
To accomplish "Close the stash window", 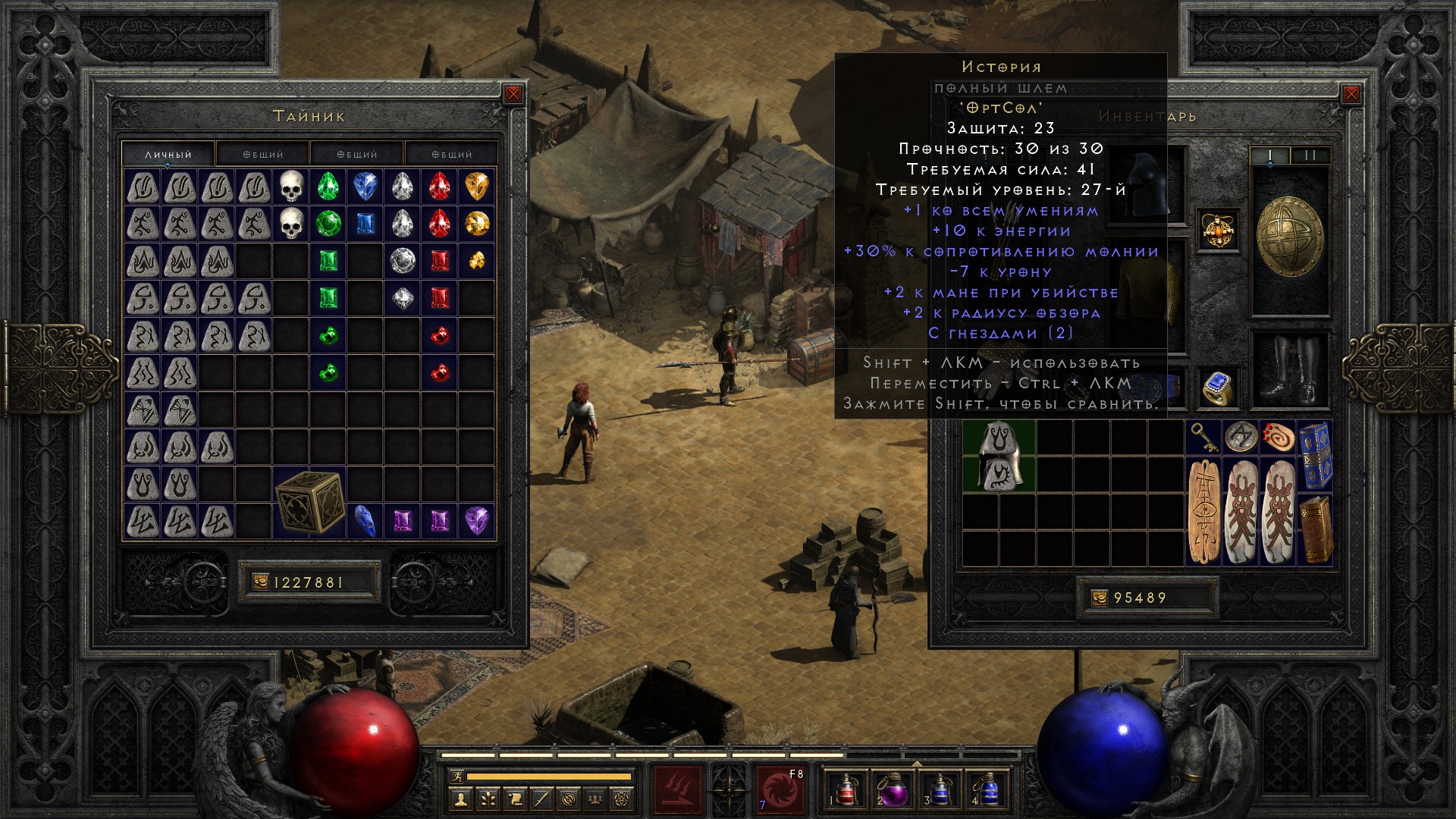I will click(513, 94).
